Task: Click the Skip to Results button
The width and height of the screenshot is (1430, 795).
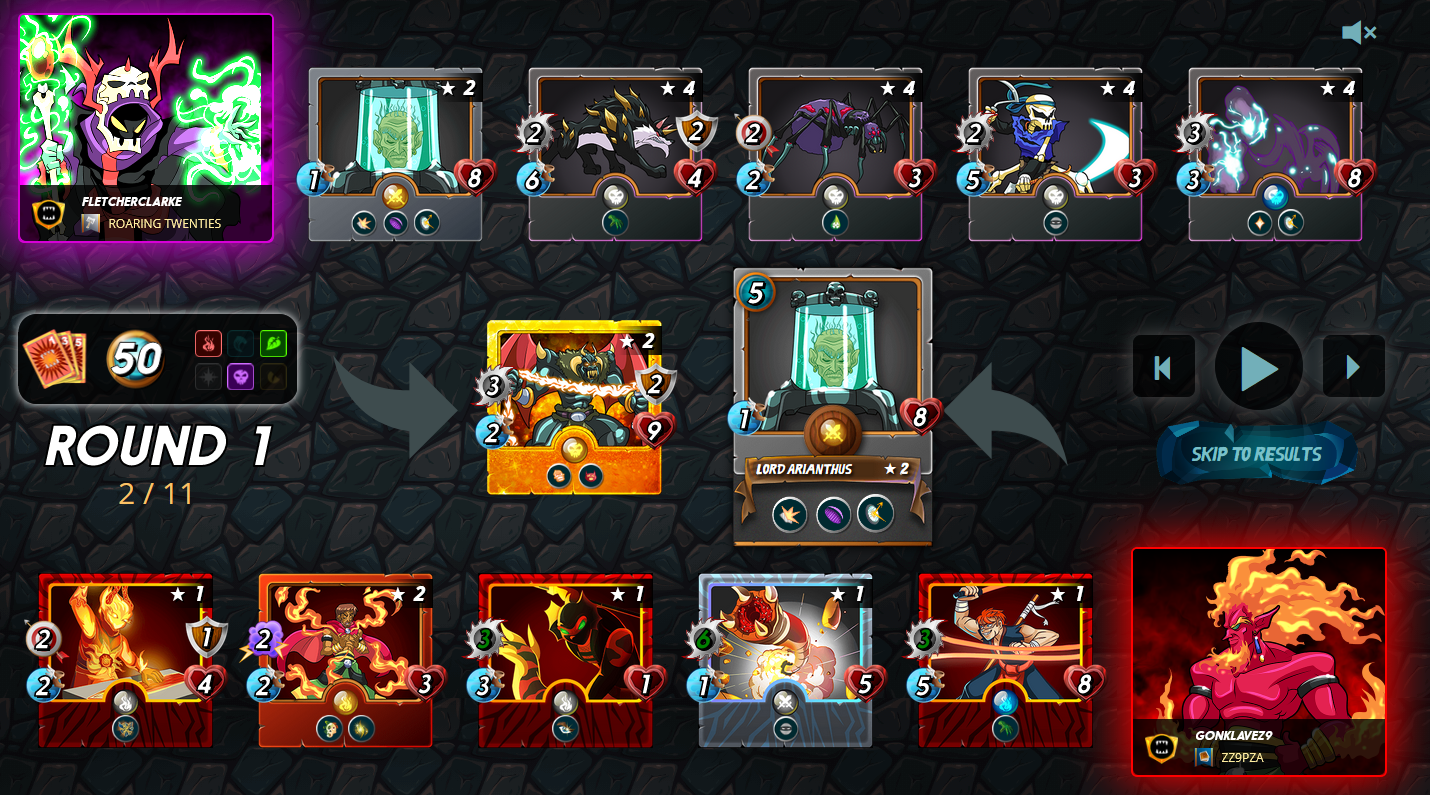Action: coord(1256,452)
